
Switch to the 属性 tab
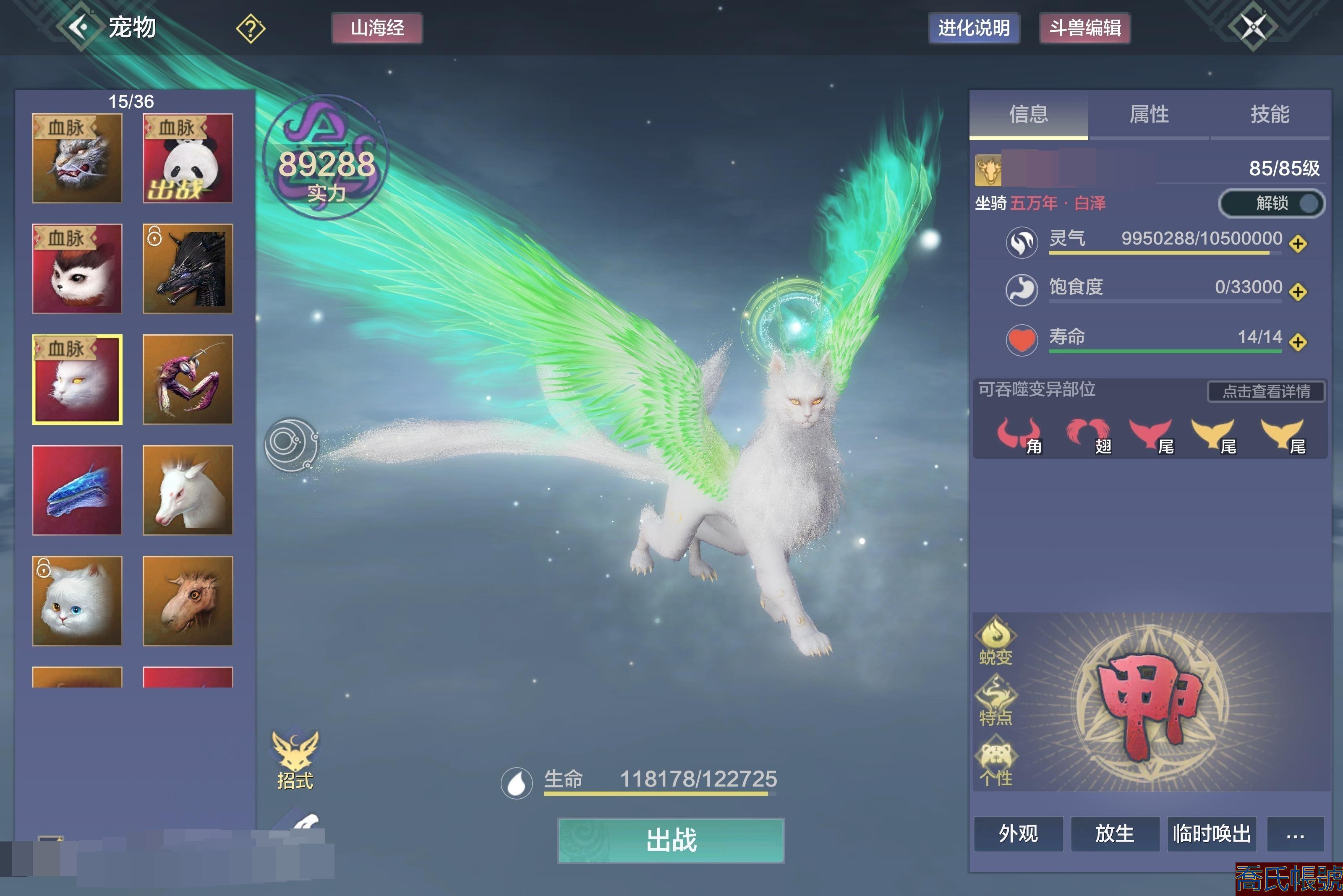tap(1149, 114)
